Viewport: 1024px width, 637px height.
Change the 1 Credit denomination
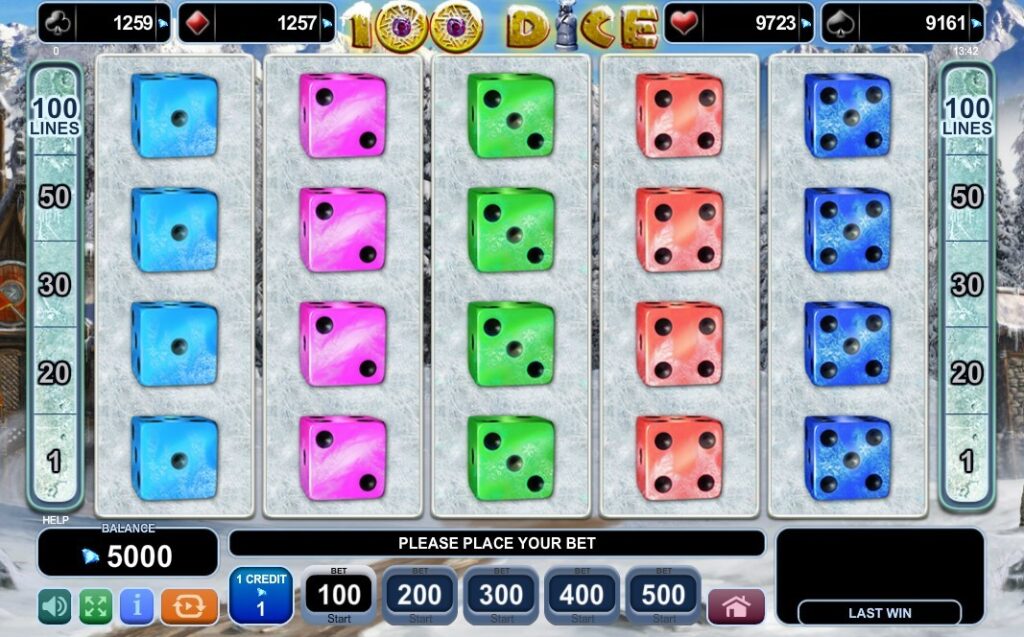point(260,596)
